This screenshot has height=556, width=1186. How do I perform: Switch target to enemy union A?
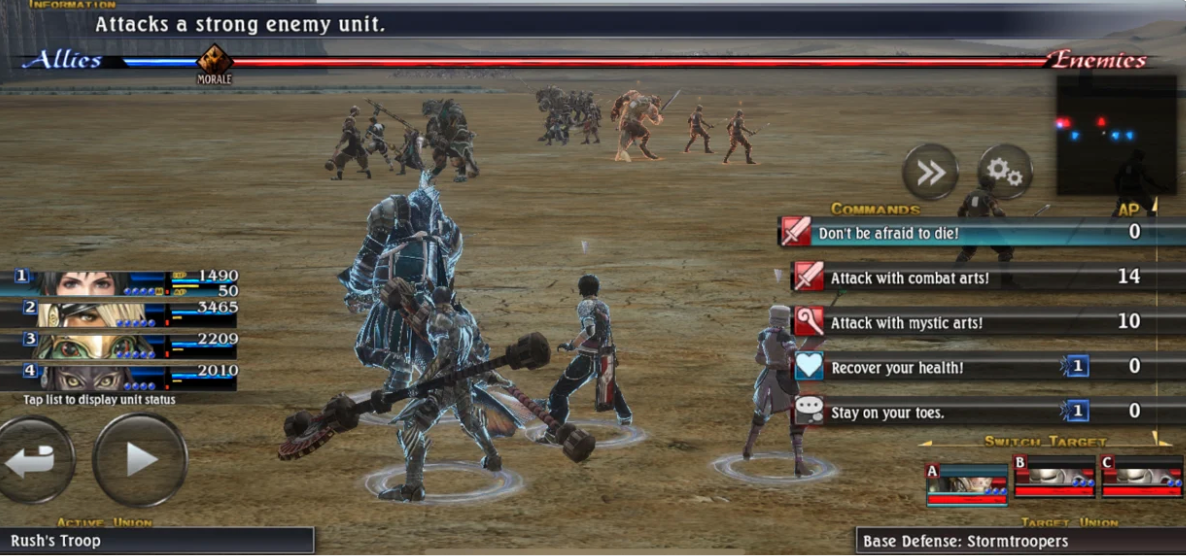966,480
